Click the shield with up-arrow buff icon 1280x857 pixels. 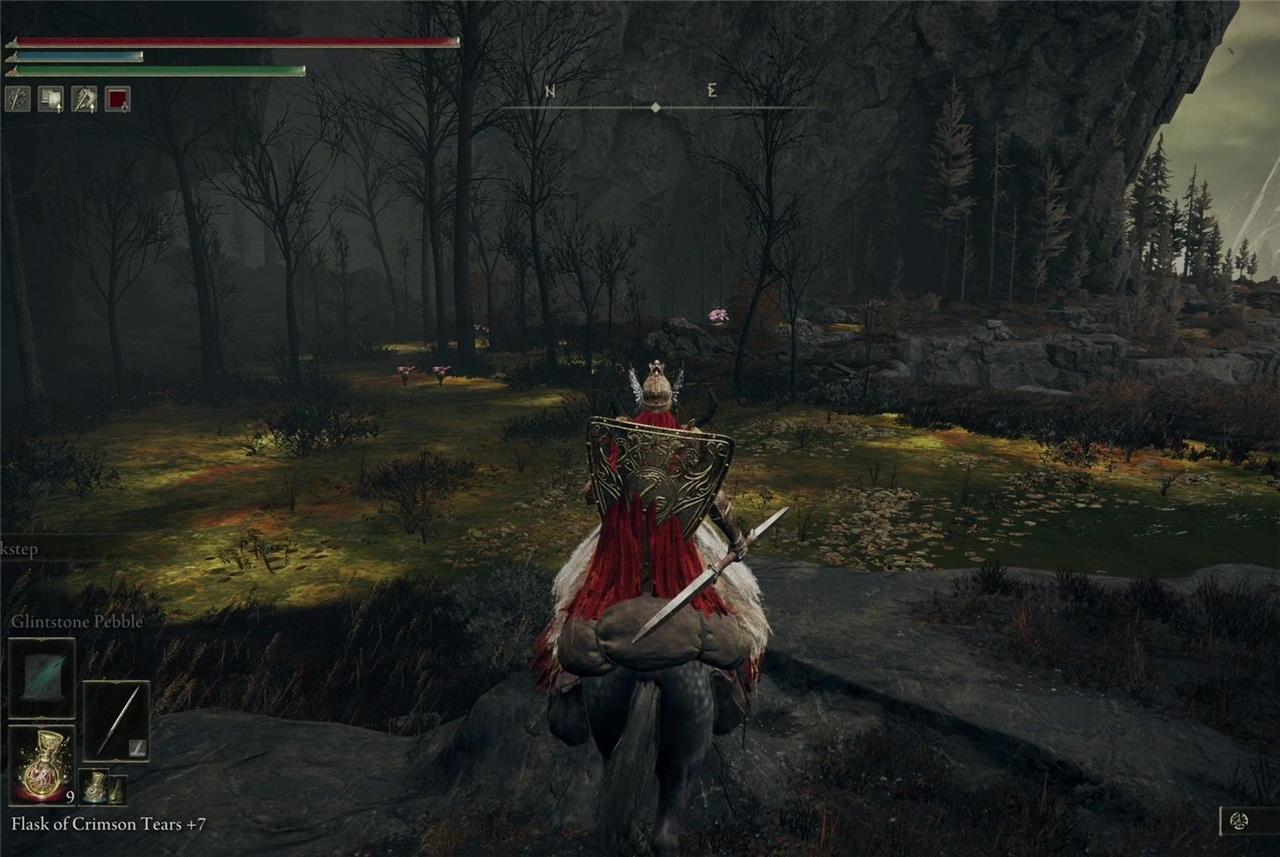51,99
